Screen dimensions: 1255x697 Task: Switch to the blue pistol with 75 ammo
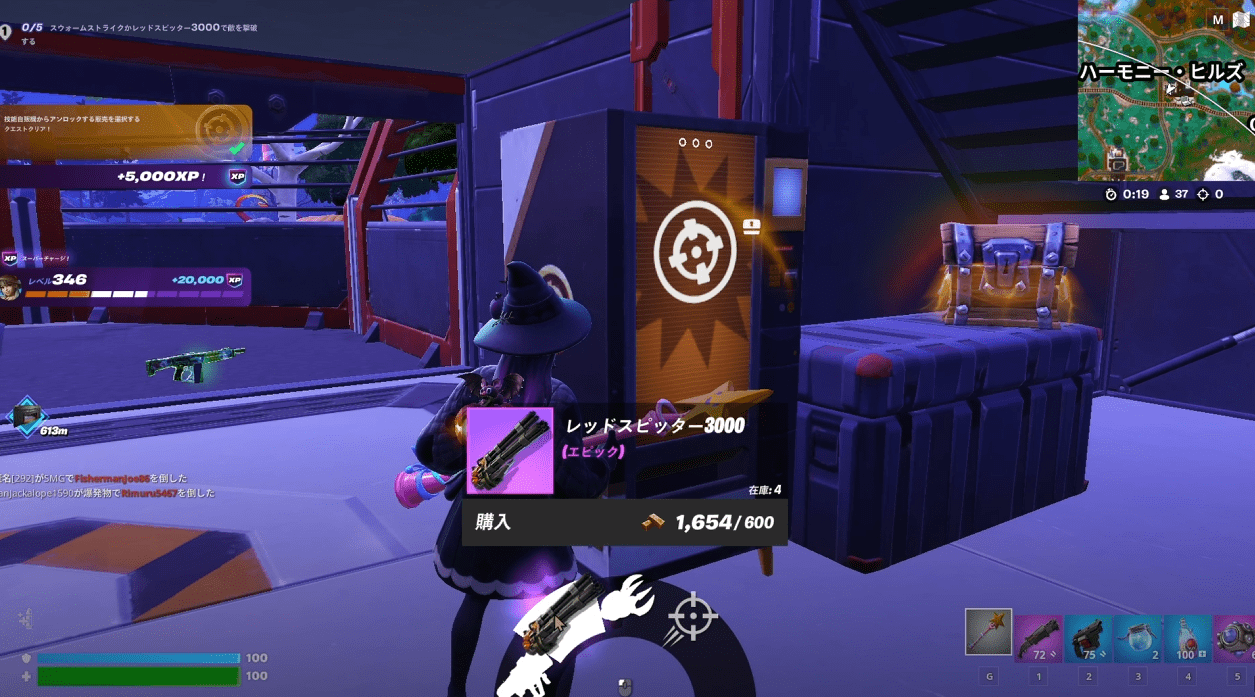tap(1088, 639)
